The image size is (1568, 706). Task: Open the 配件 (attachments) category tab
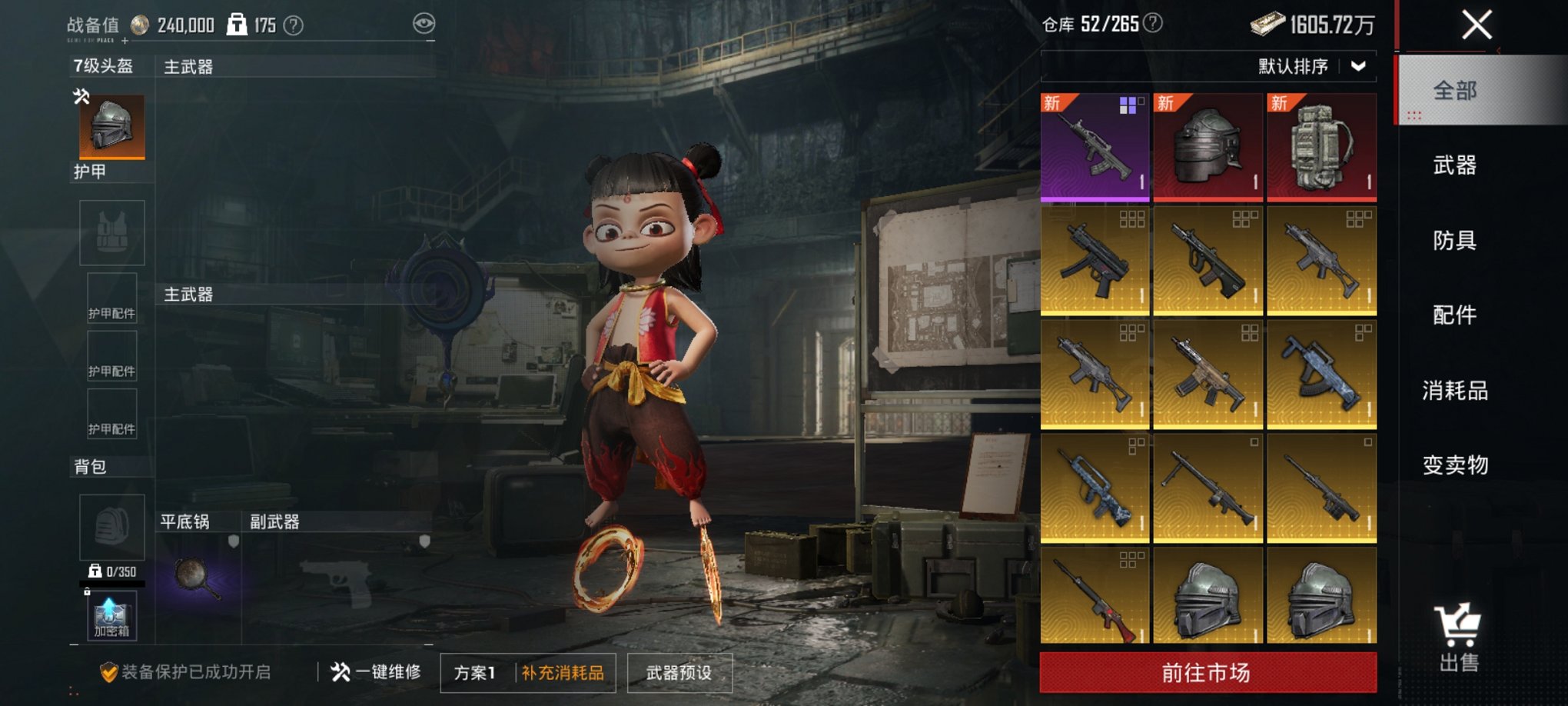pyautogui.click(x=1454, y=315)
